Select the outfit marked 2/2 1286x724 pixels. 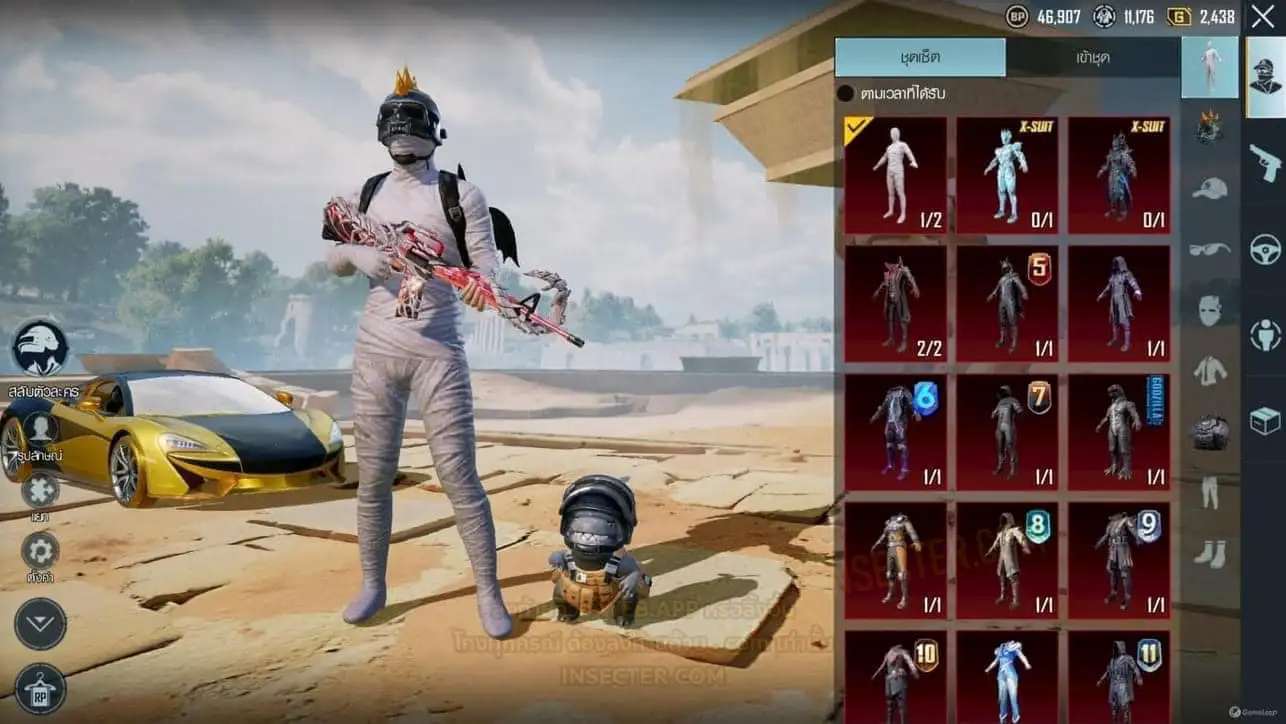(x=895, y=303)
